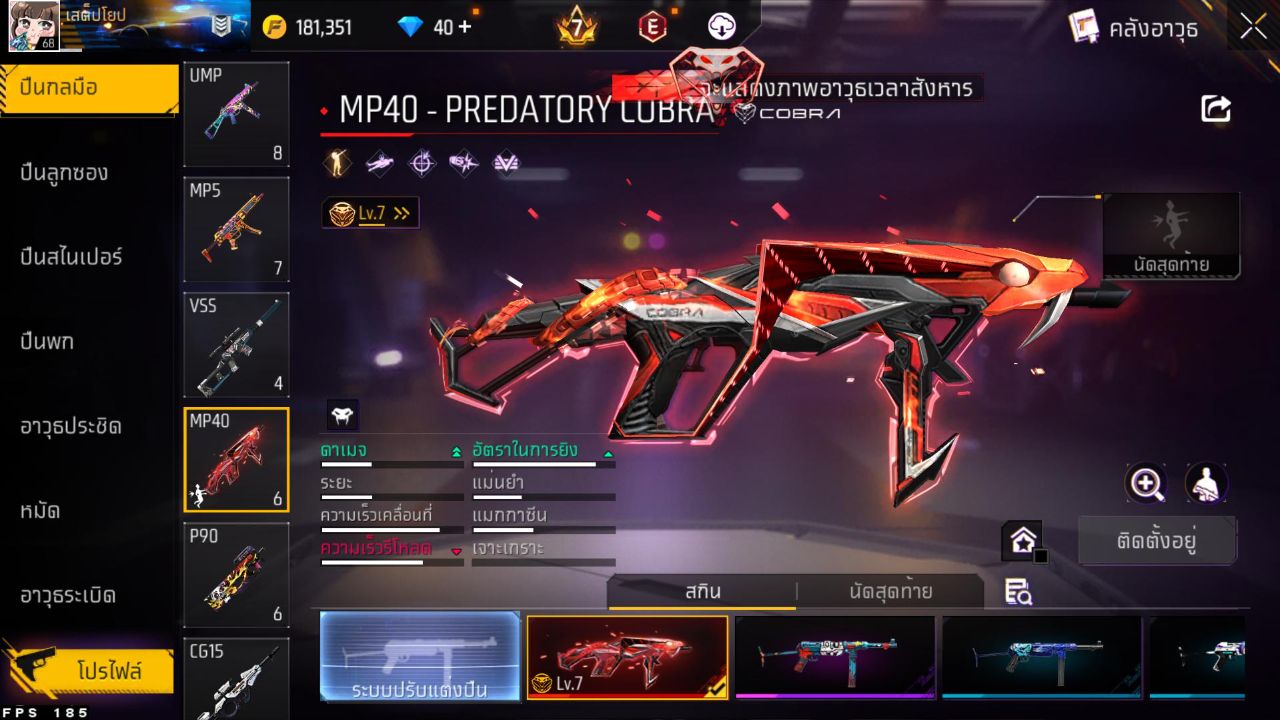This screenshot has width=1280, height=720.
Task: Select the ระบบปรับแต่งปืน customization thumbnail
Action: click(x=418, y=657)
